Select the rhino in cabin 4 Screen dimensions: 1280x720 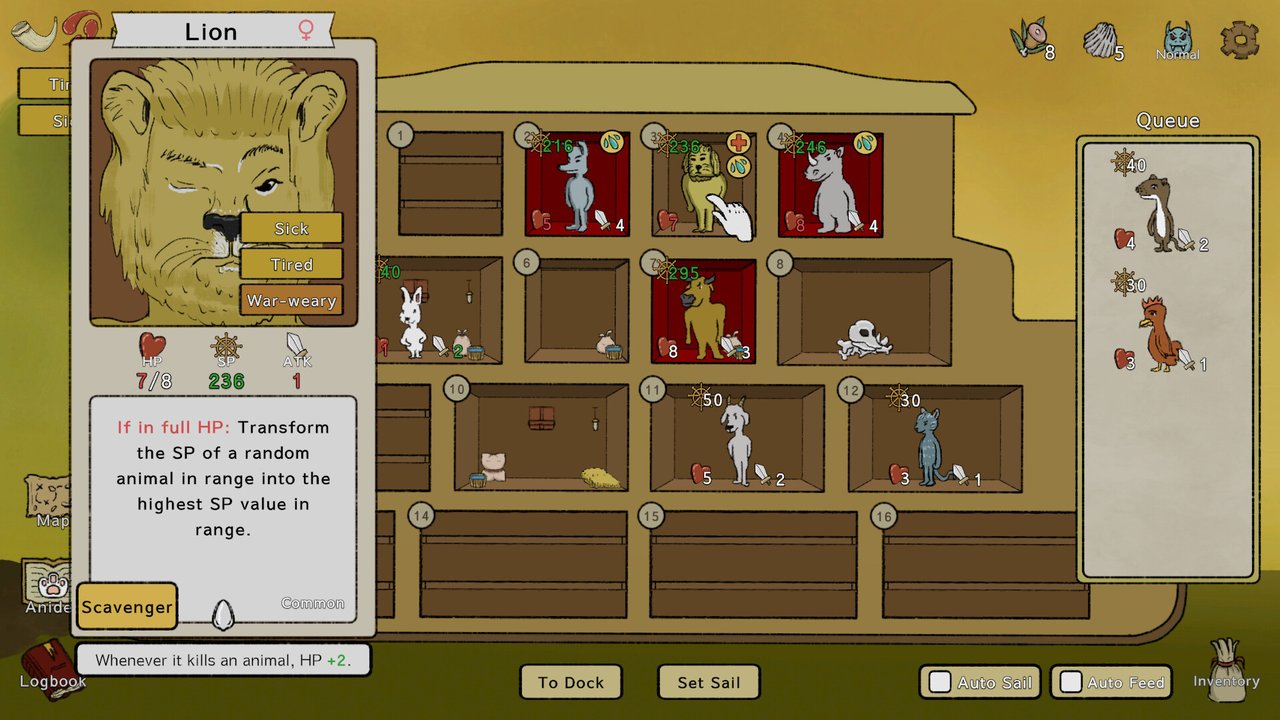pos(831,191)
